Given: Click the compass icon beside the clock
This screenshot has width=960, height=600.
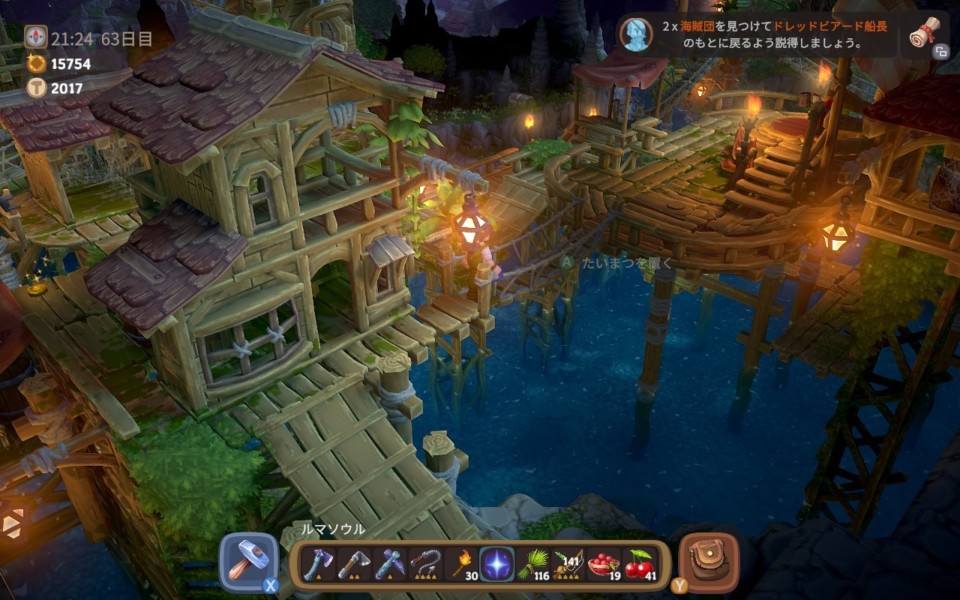Looking at the screenshot, I should point(36,38).
